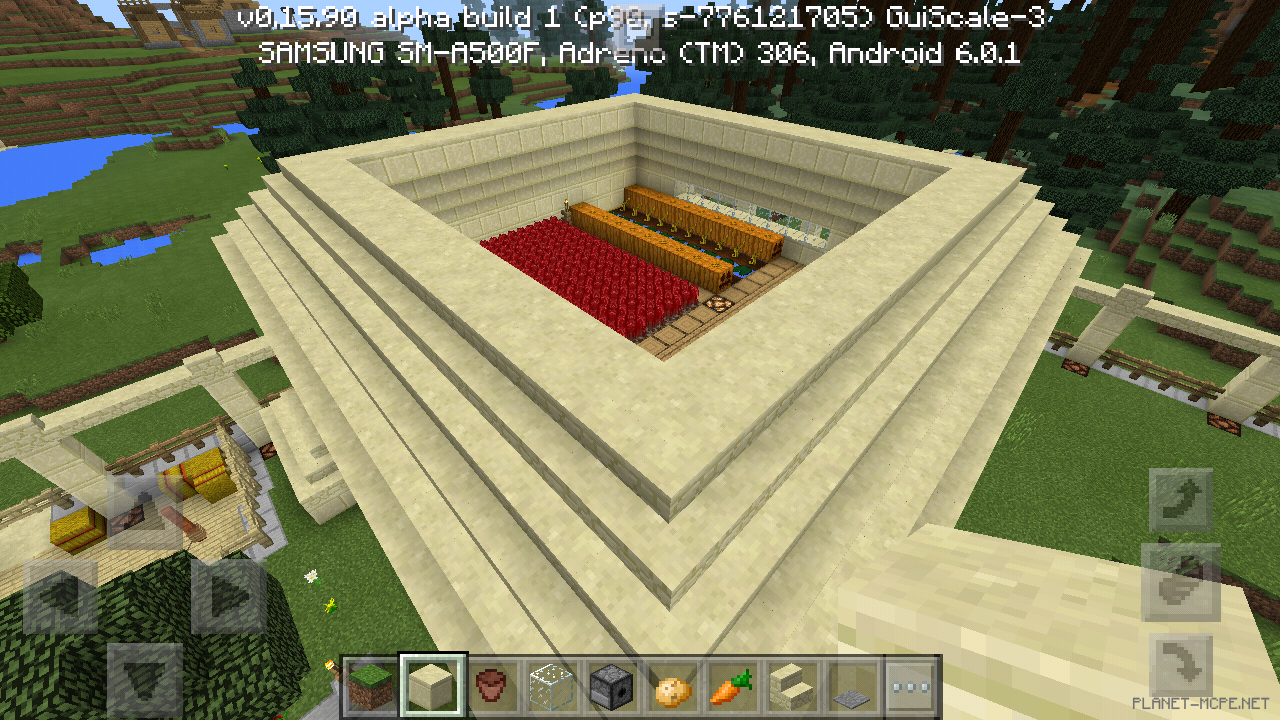Viewport: 1280px width, 720px height.
Task: Select the glass block item
Action: (552, 686)
